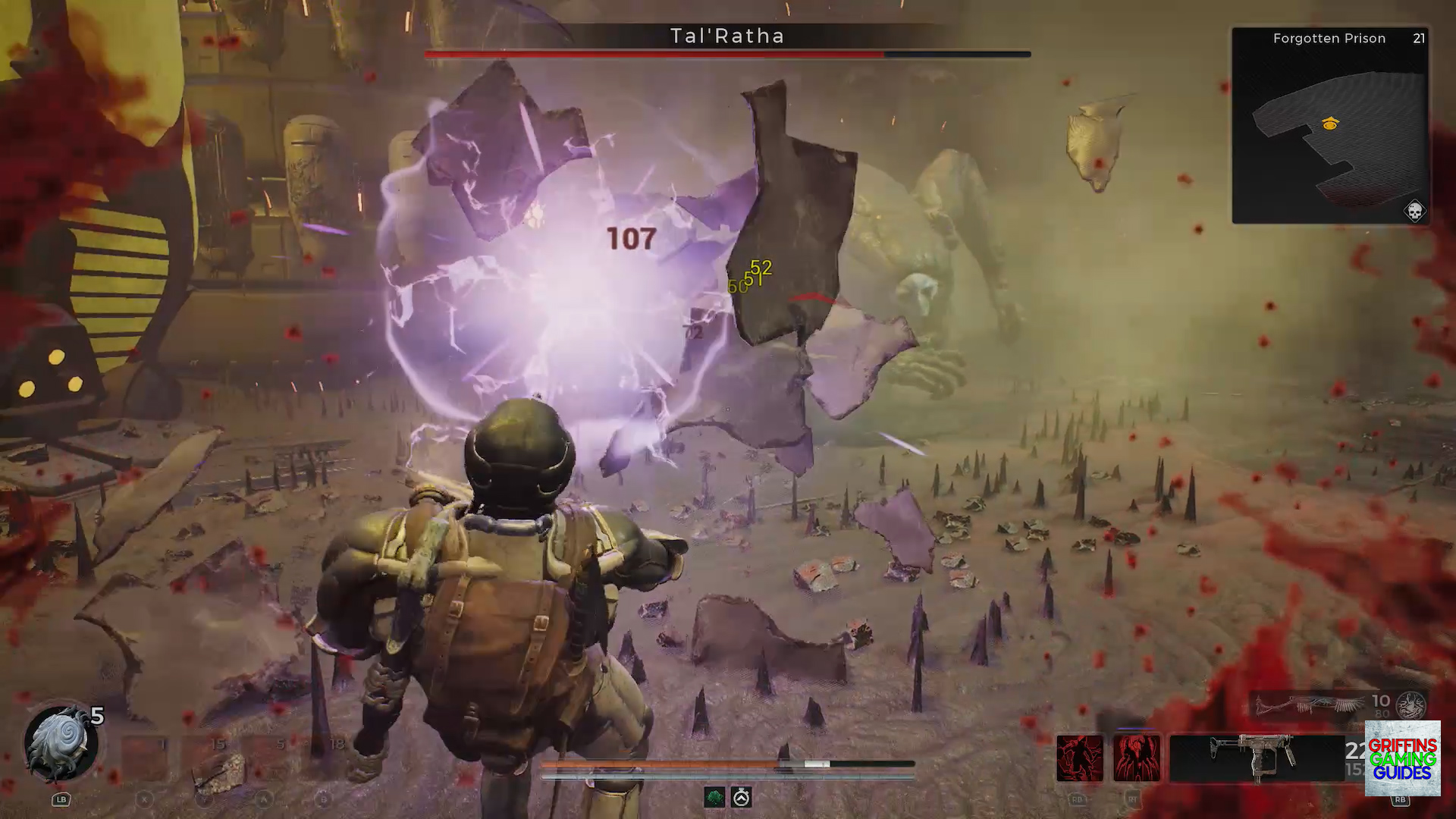Screen dimensions: 1456x819
Task: Click the zone level 21 indicator
Action: (1419, 39)
